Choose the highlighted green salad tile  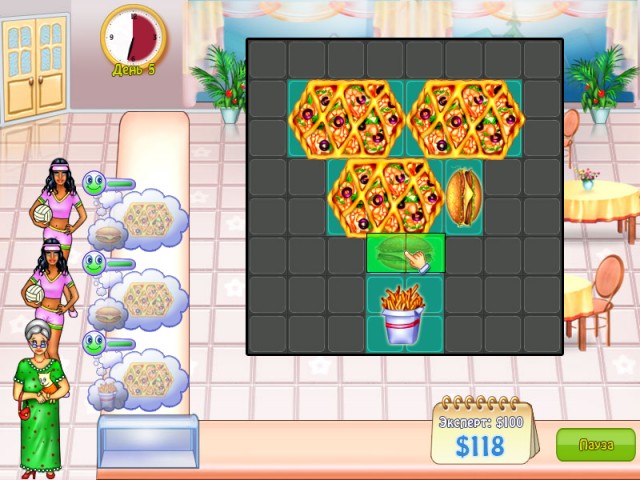point(405,253)
